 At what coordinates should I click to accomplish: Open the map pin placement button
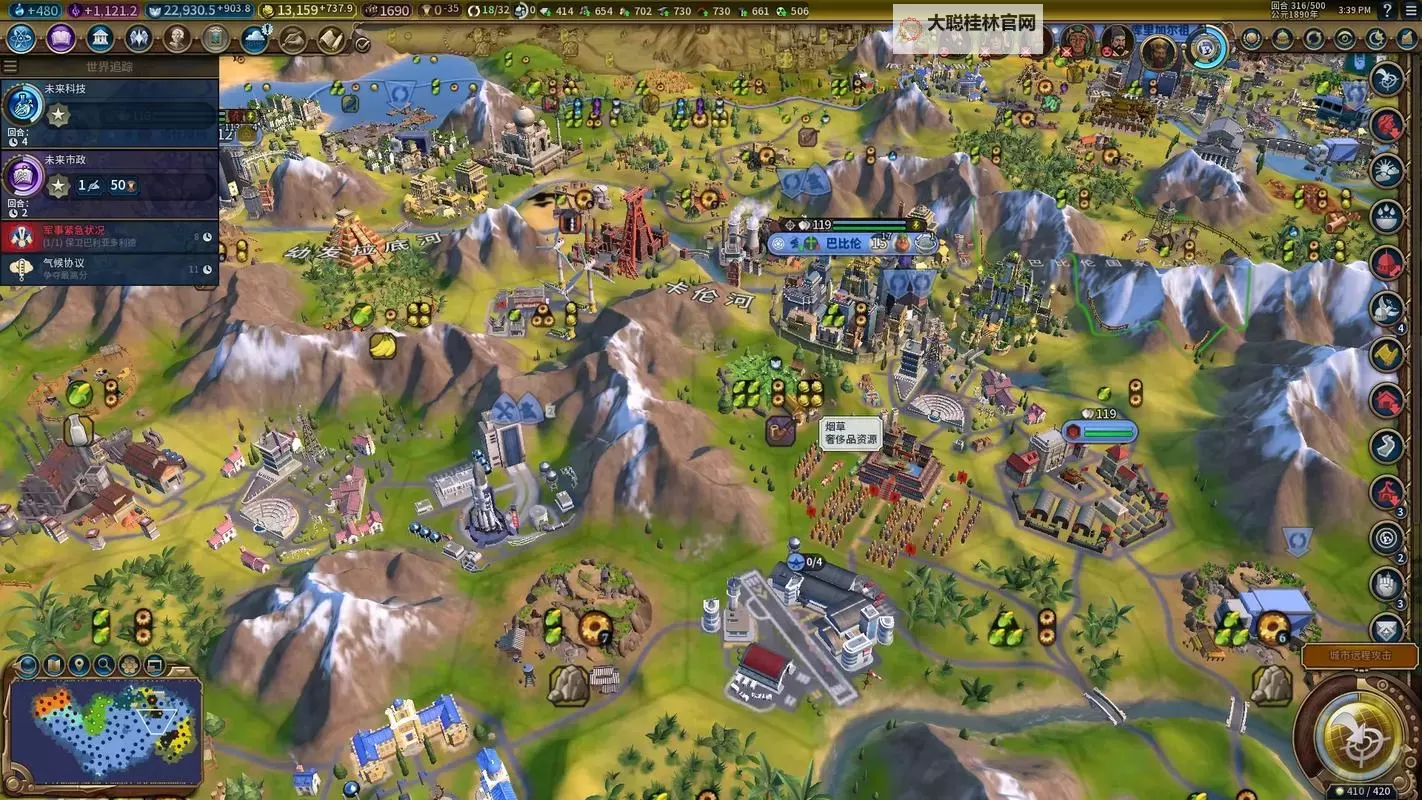click(x=79, y=665)
